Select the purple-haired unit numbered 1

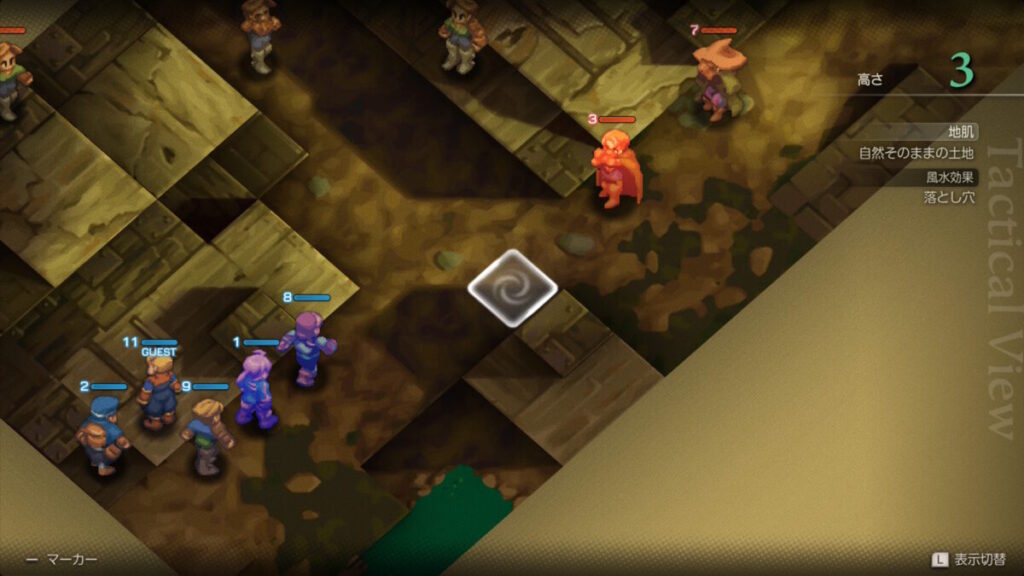(256, 390)
